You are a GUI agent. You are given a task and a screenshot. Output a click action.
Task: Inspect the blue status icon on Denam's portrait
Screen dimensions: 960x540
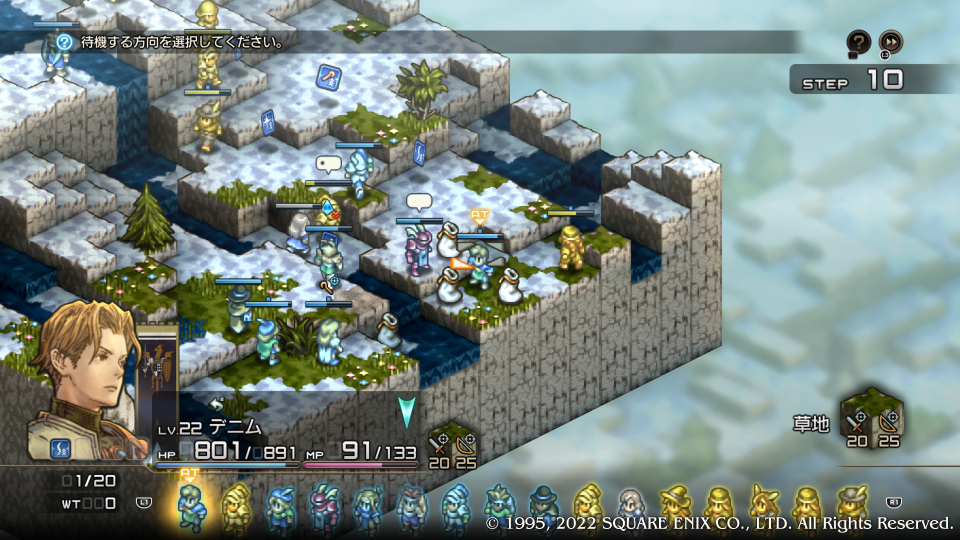[x=61, y=447]
